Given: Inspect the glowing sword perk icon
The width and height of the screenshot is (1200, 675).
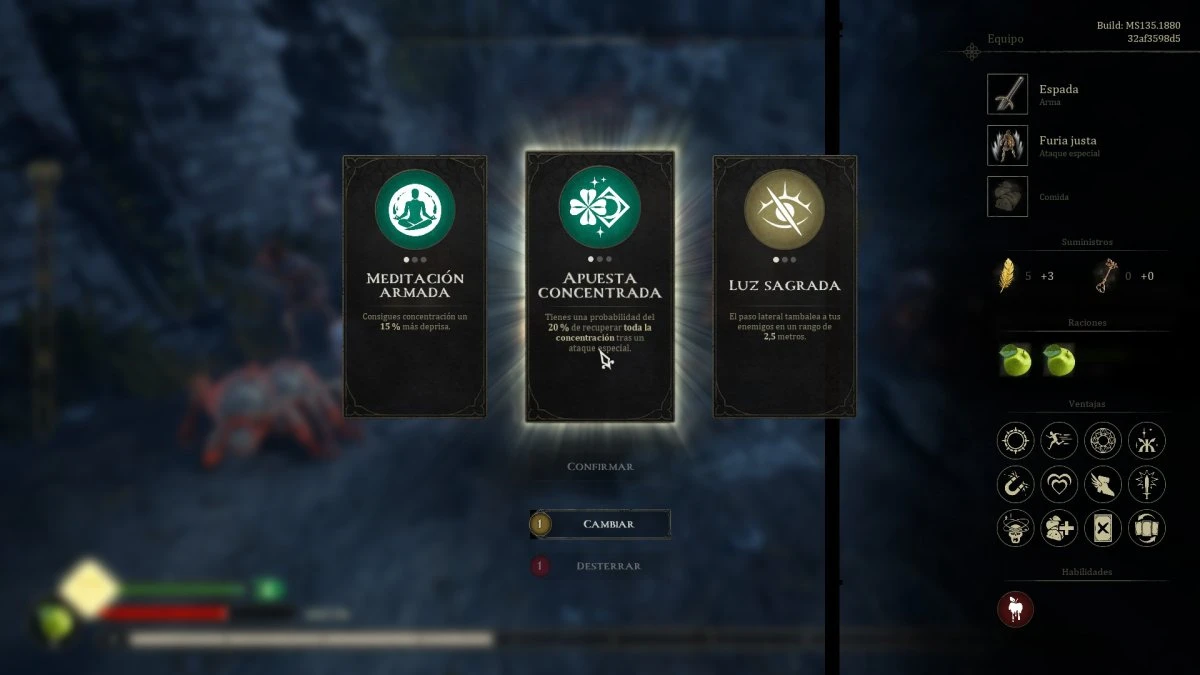Looking at the screenshot, I should [1147, 484].
